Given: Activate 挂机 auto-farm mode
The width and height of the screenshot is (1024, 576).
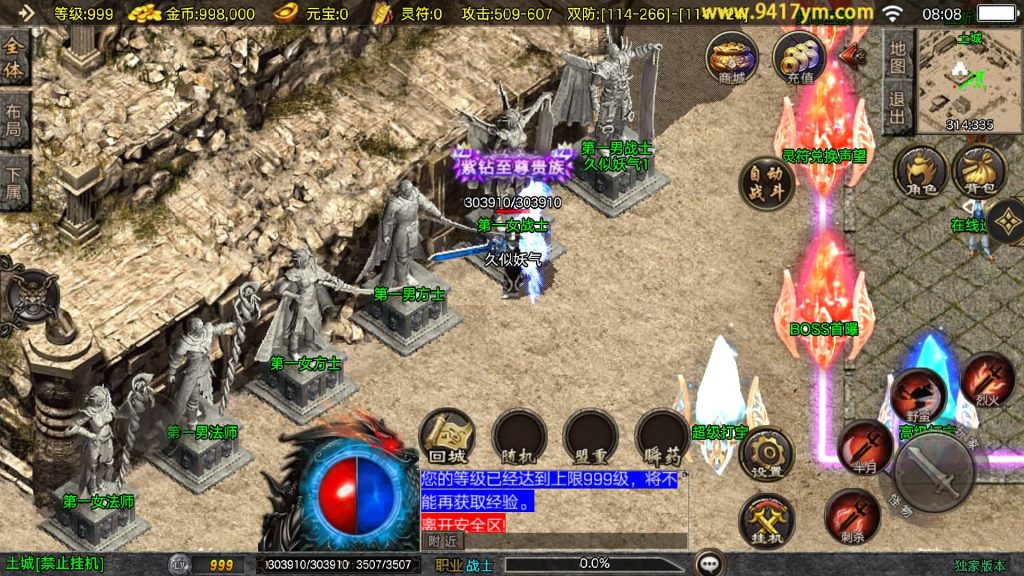Looking at the screenshot, I should (767, 521).
